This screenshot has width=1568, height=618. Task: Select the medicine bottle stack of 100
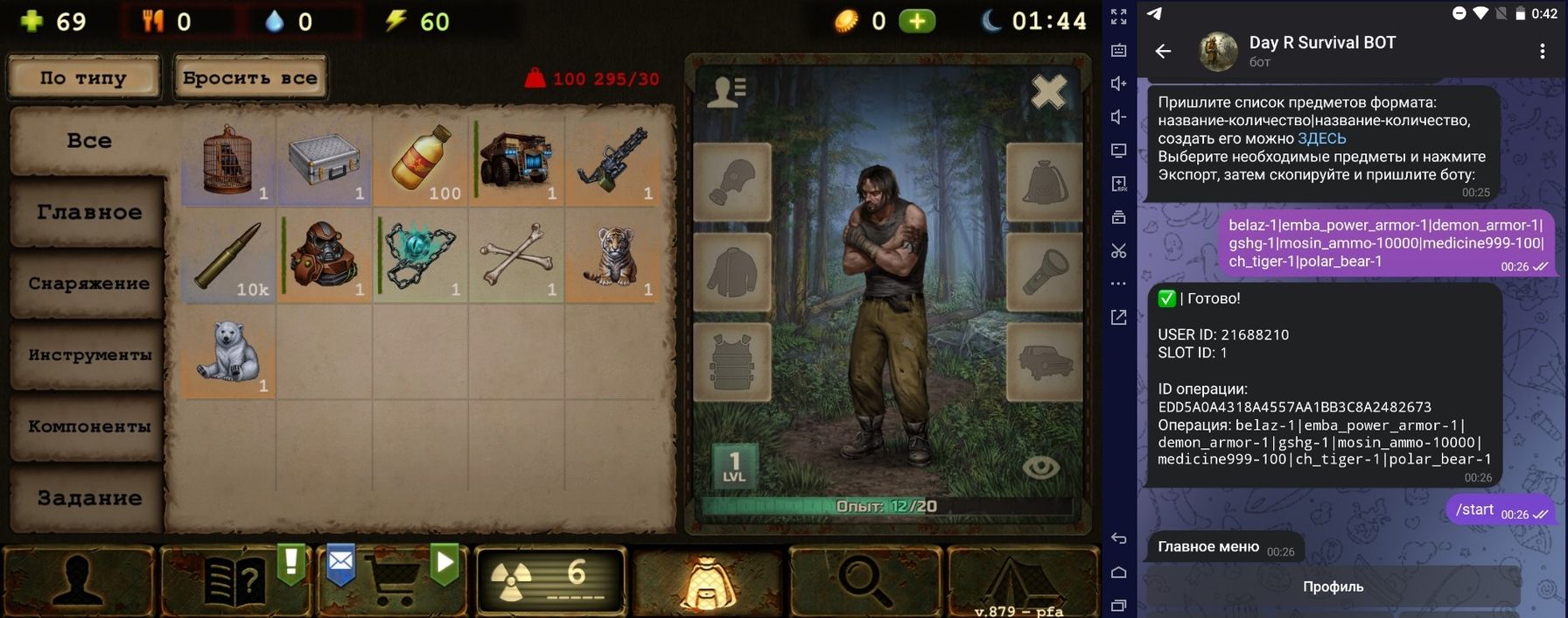[421, 161]
